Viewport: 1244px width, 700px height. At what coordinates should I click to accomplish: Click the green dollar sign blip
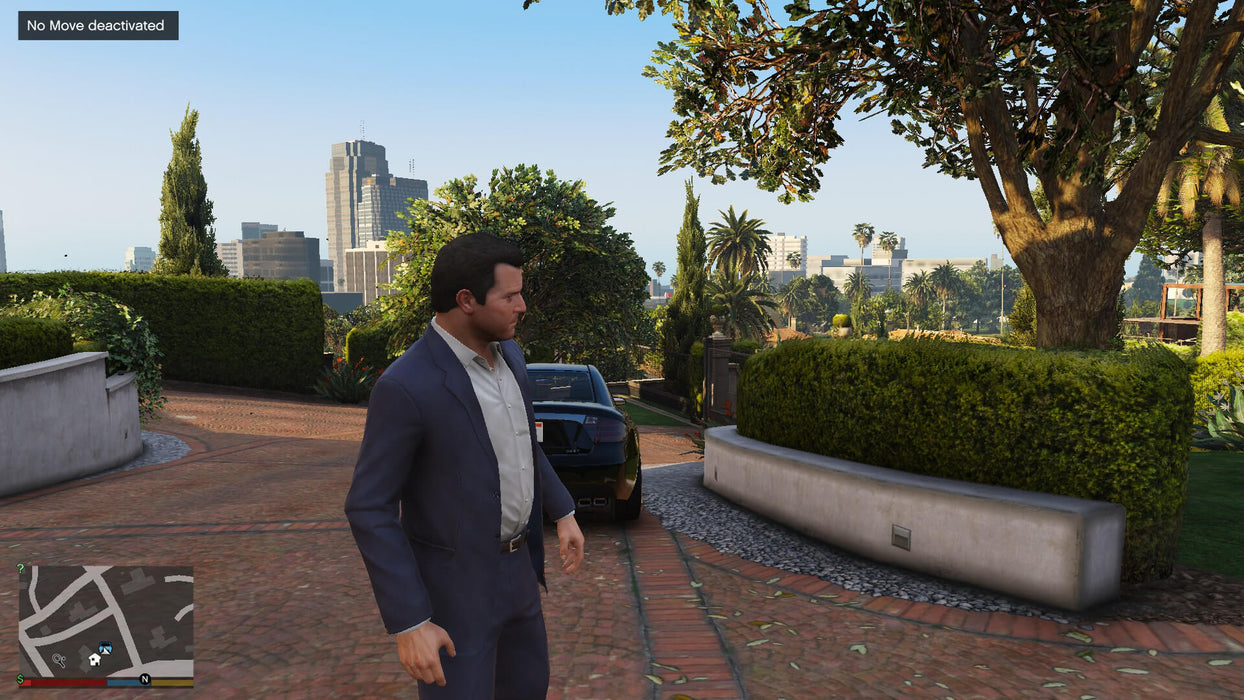pyautogui.click(x=21, y=679)
